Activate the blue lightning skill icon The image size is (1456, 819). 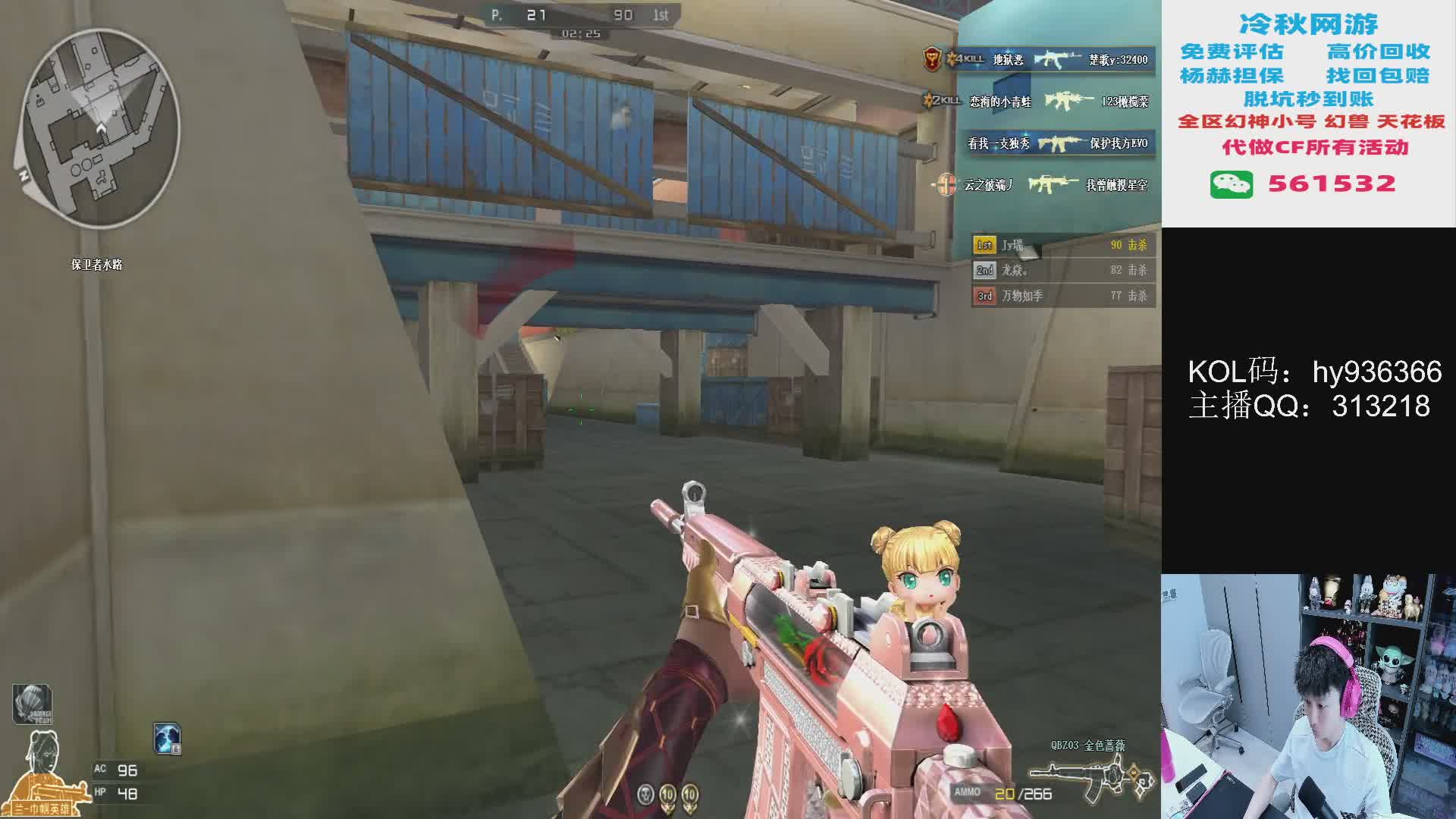coord(167,738)
